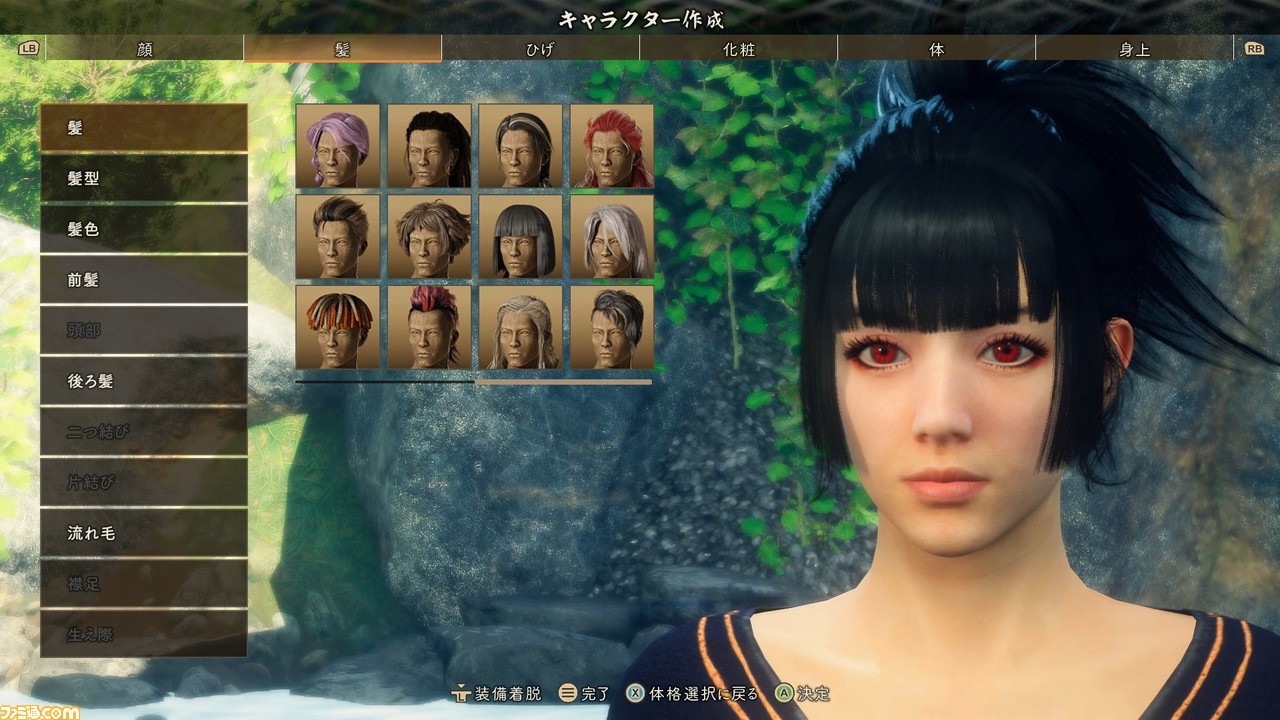Open the 身上 (Background) tab
Viewport: 1280px width, 720px height.
1134,49
